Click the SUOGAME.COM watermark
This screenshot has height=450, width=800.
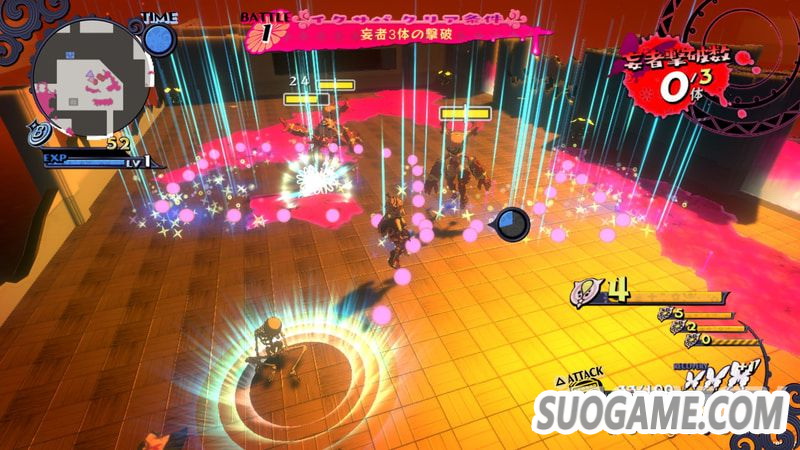pyautogui.click(x=662, y=410)
